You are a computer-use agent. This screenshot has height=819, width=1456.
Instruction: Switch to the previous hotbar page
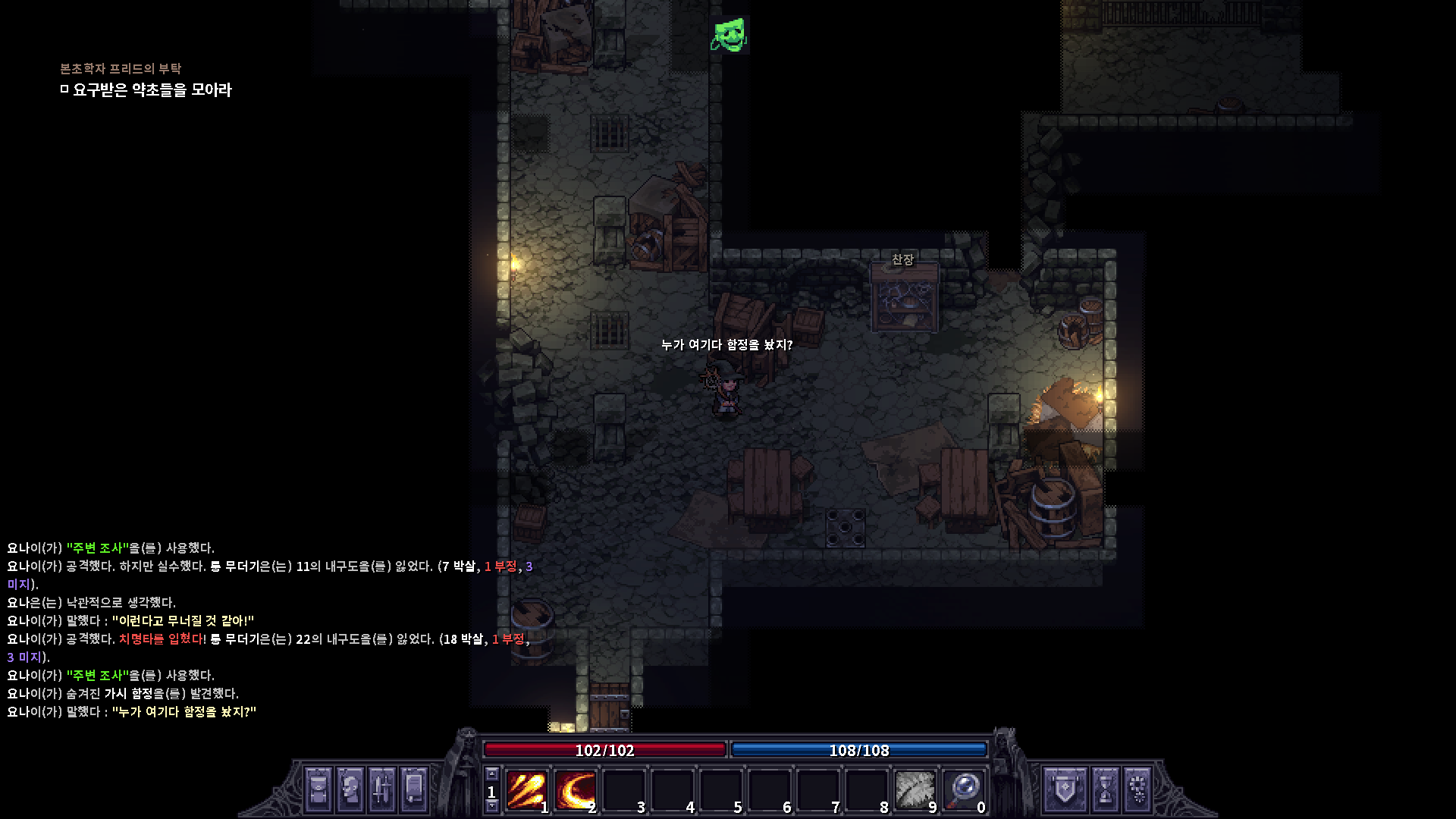click(x=492, y=774)
